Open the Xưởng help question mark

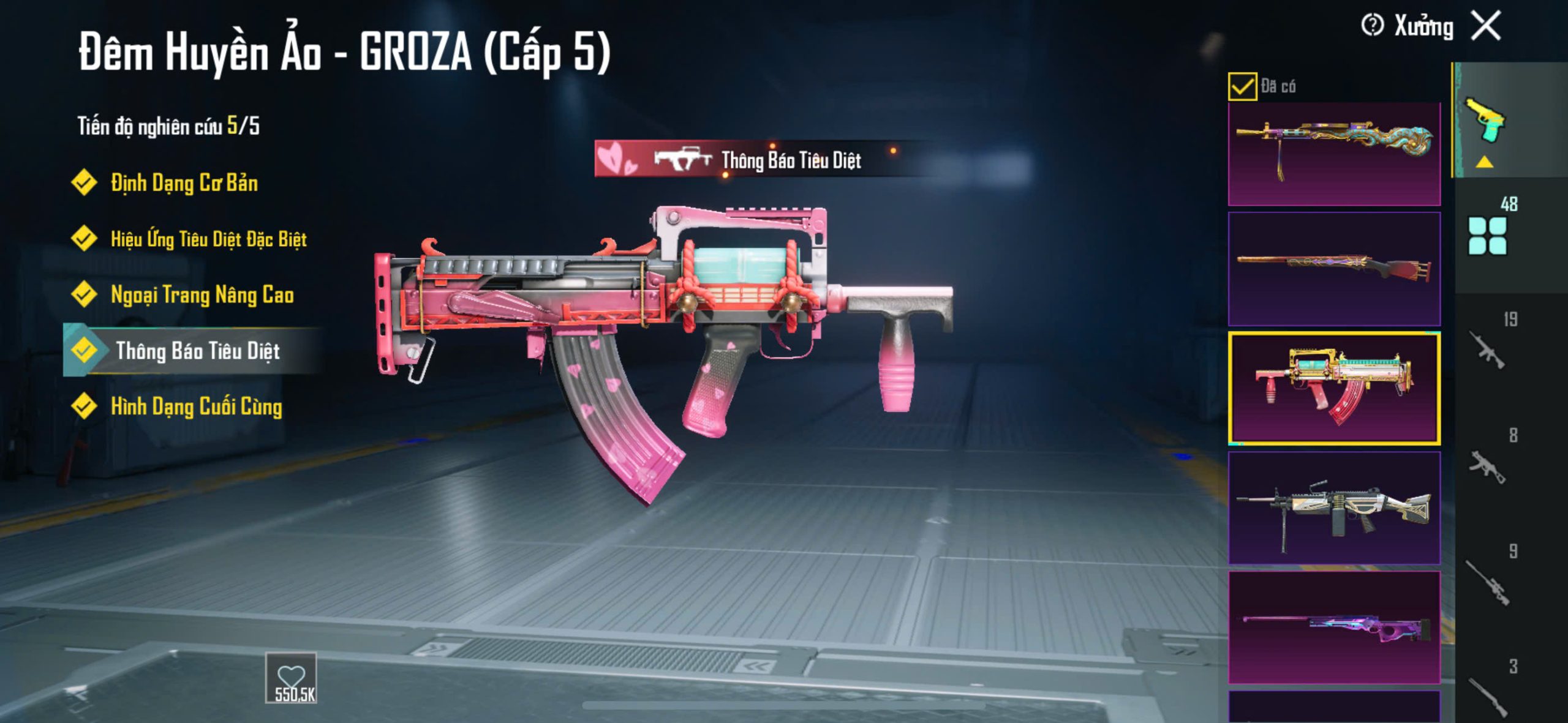[1372, 26]
